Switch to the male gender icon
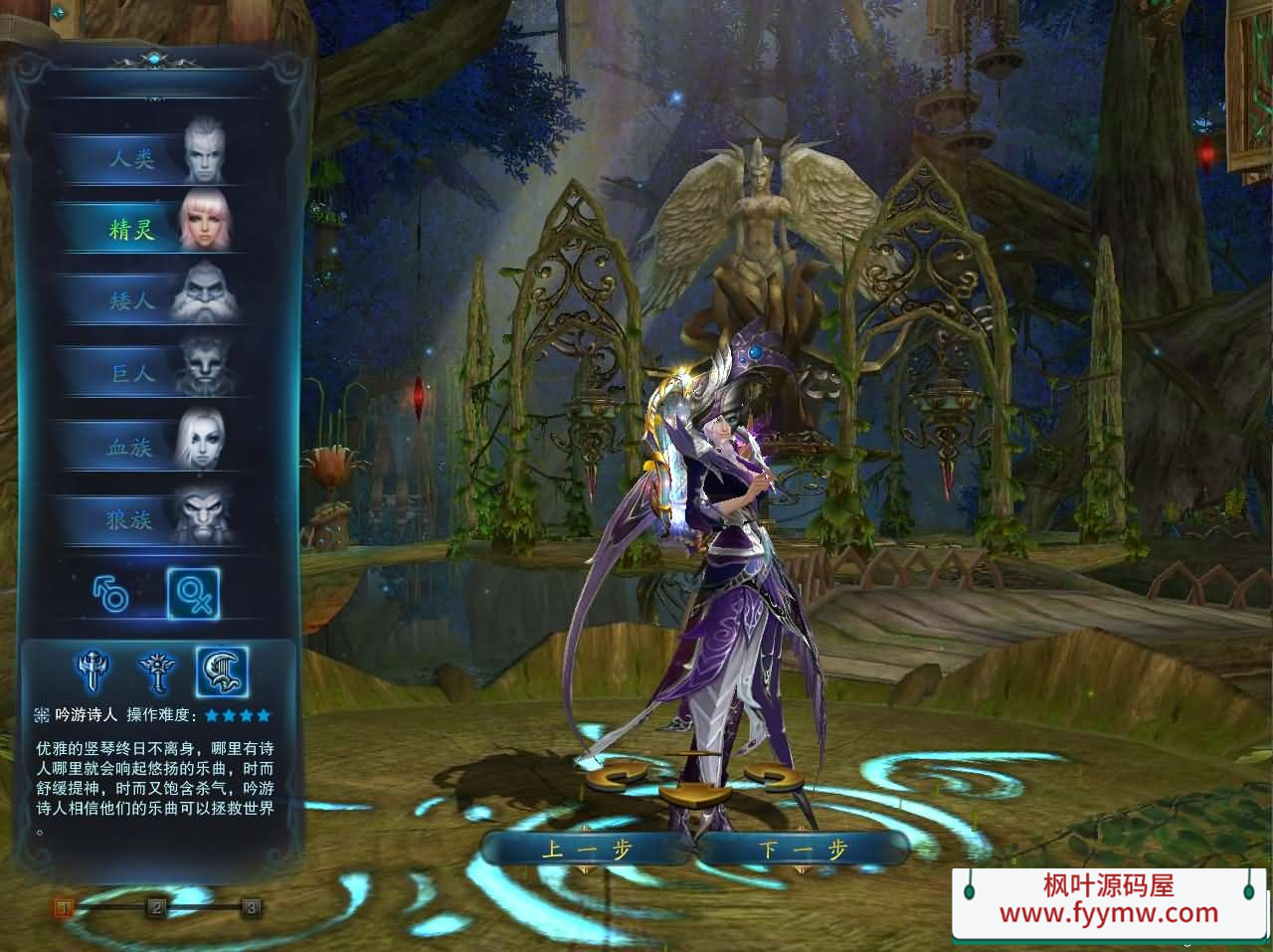This screenshot has width=1273, height=952. [111, 594]
